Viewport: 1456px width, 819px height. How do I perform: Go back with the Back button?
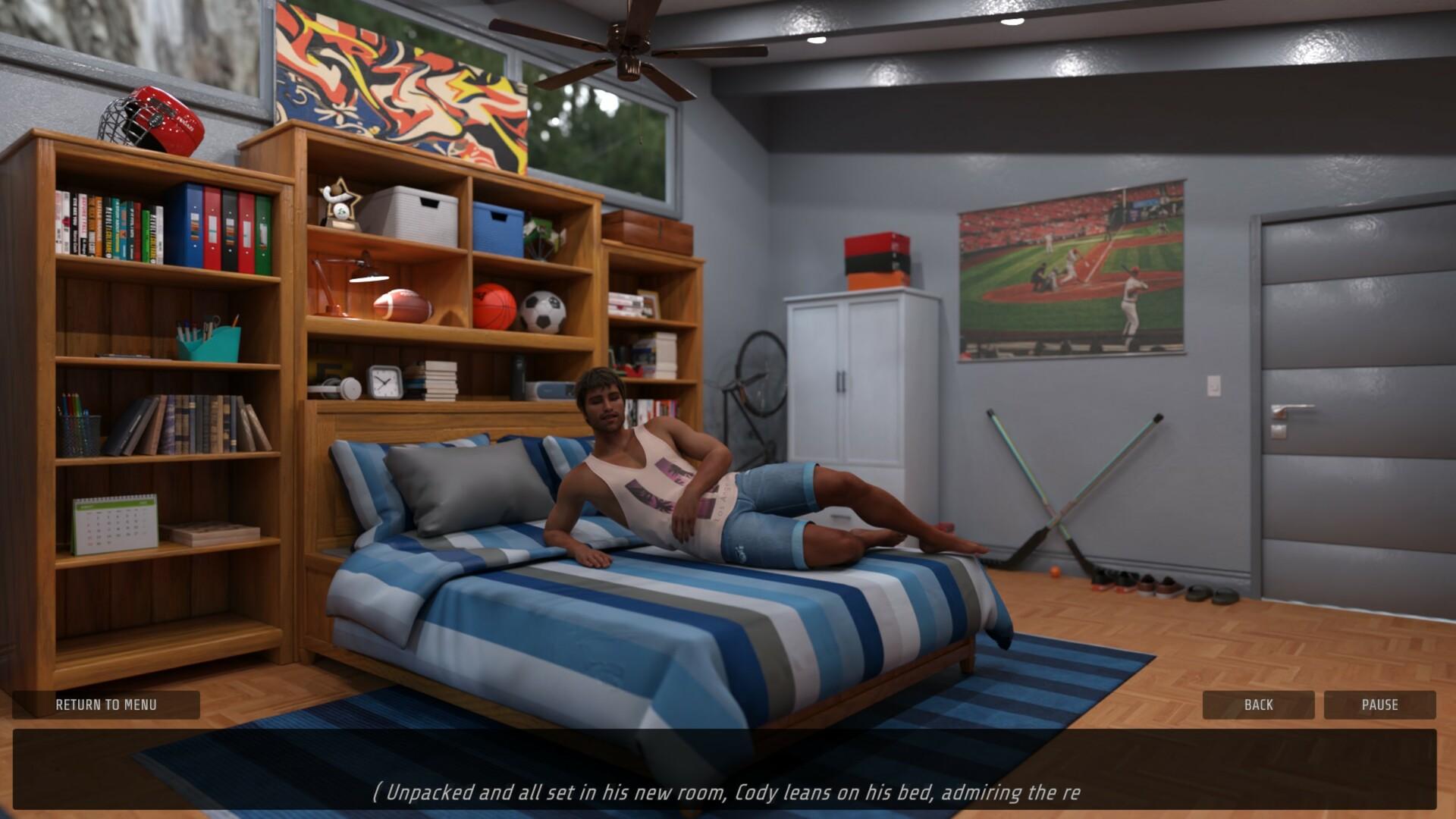(x=1258, y=704)
